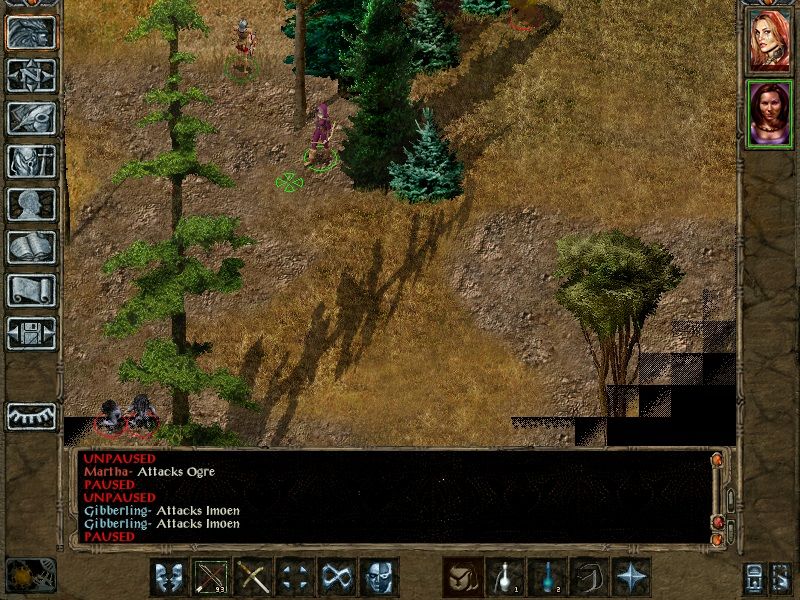Open the mage spellbook button
Viewport: 800px width, 600px height.
(31, 247)
